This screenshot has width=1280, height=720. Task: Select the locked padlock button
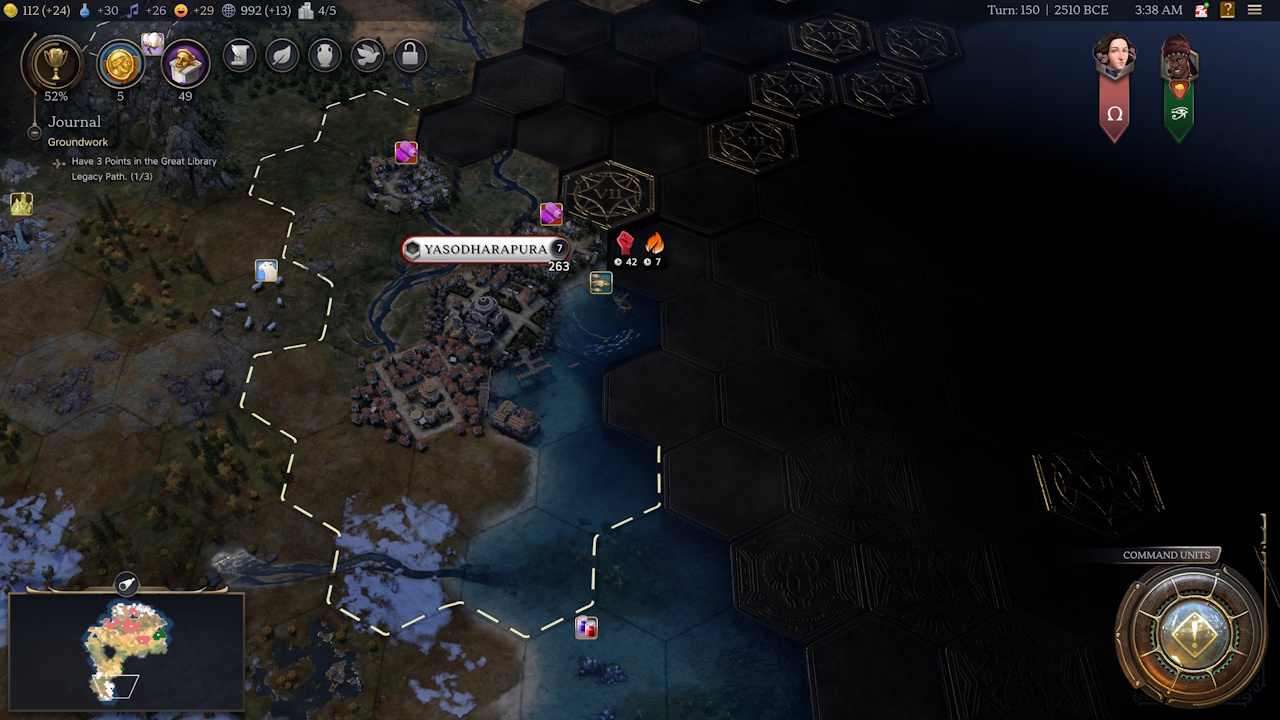pos(409,55)
